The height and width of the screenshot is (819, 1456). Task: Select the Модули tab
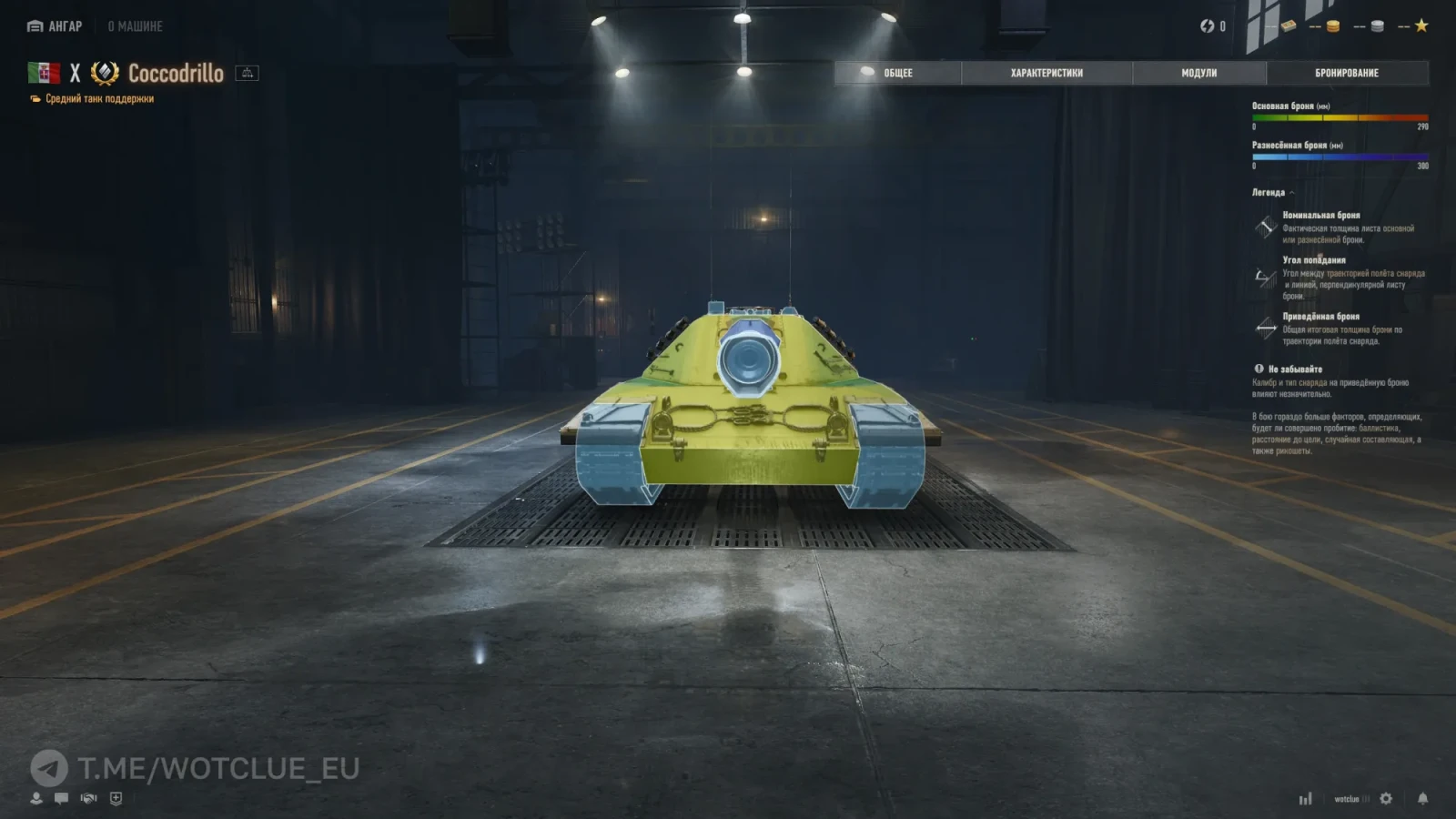[1198, 73]
